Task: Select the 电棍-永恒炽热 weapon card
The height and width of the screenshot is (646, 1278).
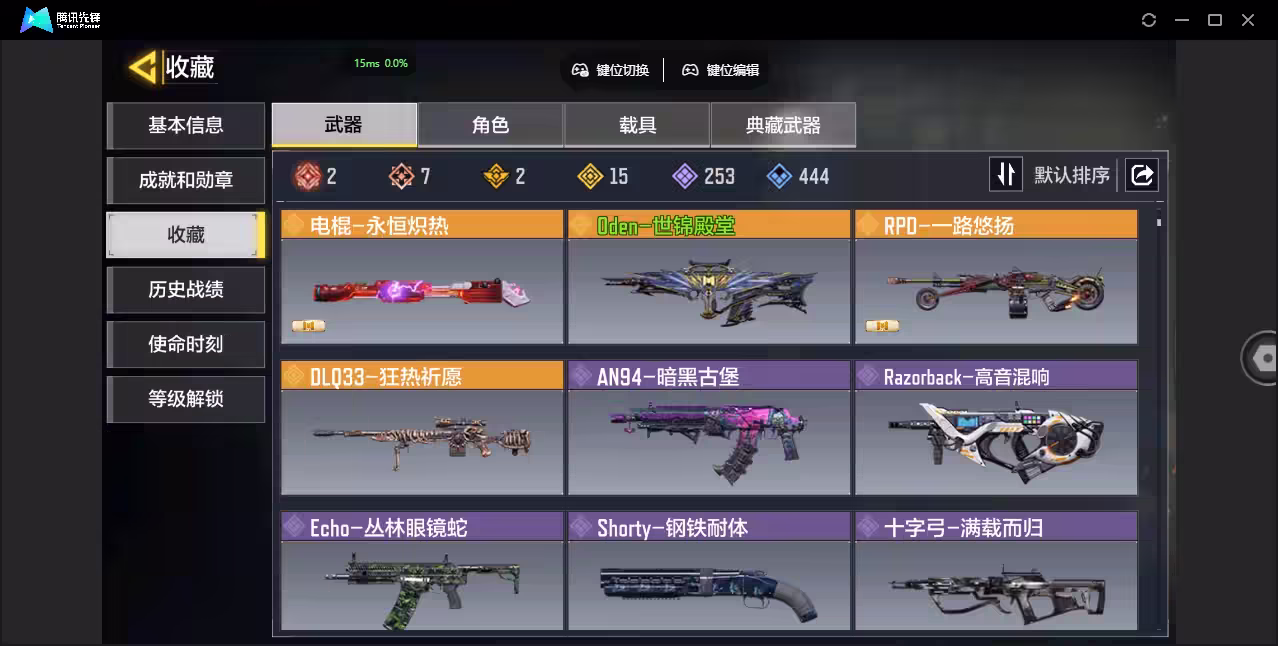Action: coord(422,278)
